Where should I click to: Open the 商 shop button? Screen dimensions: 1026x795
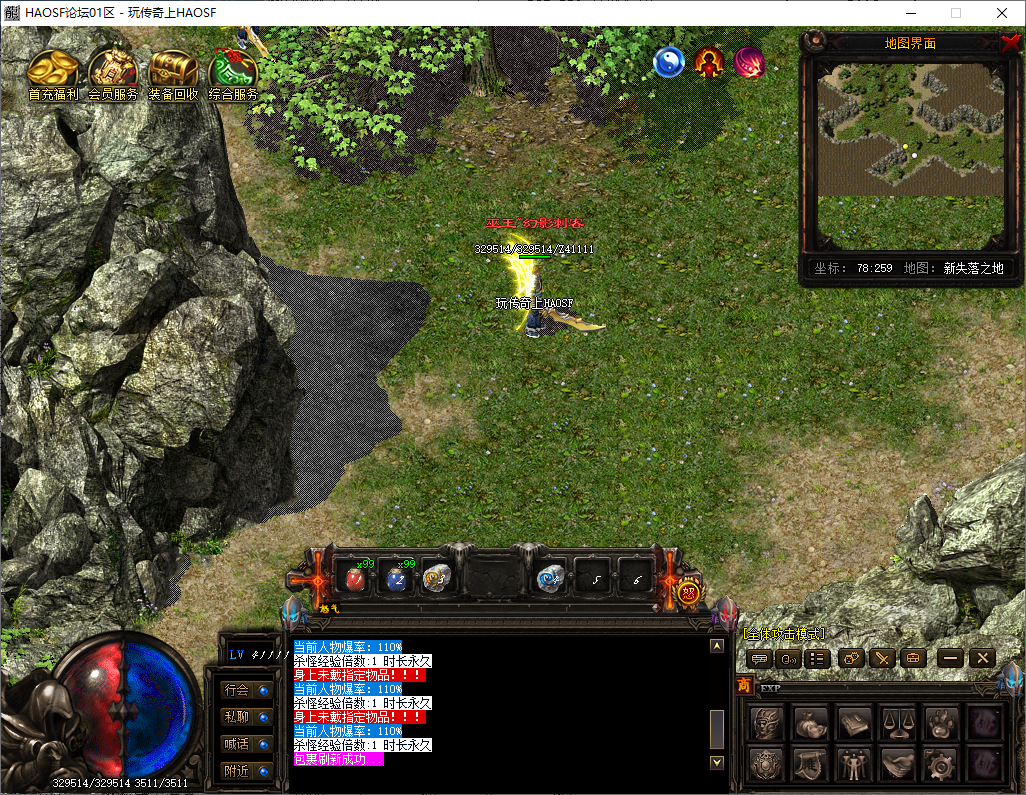point(744,685)
